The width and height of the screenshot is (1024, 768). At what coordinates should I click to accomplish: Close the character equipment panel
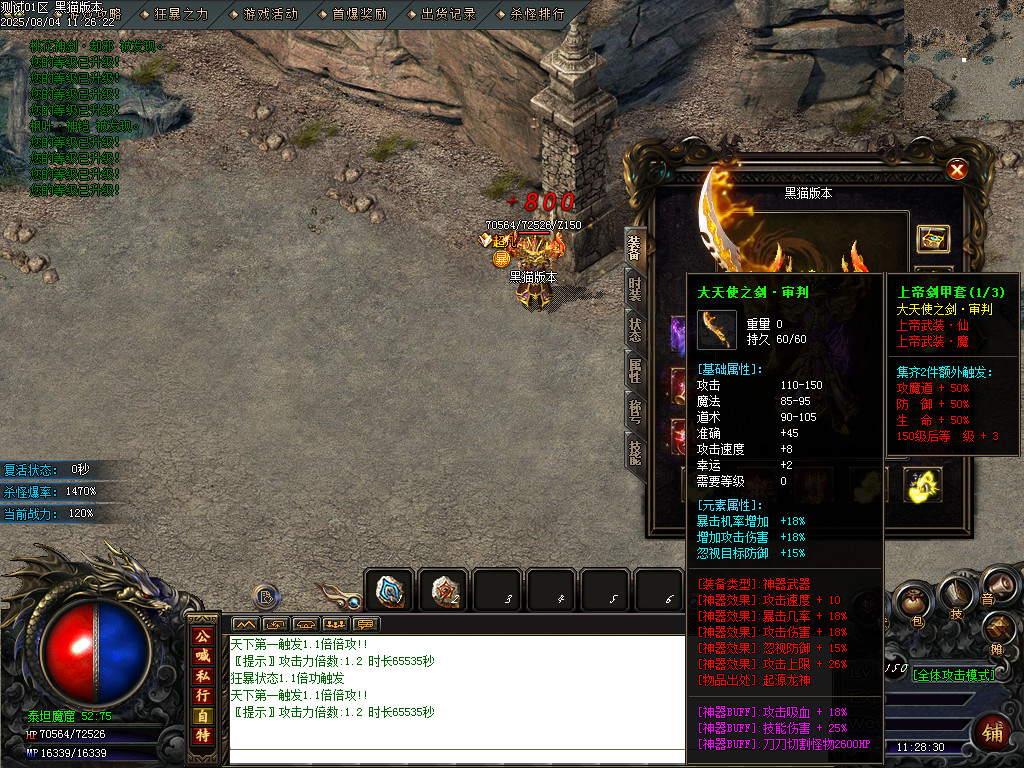[x=957, y=170]
